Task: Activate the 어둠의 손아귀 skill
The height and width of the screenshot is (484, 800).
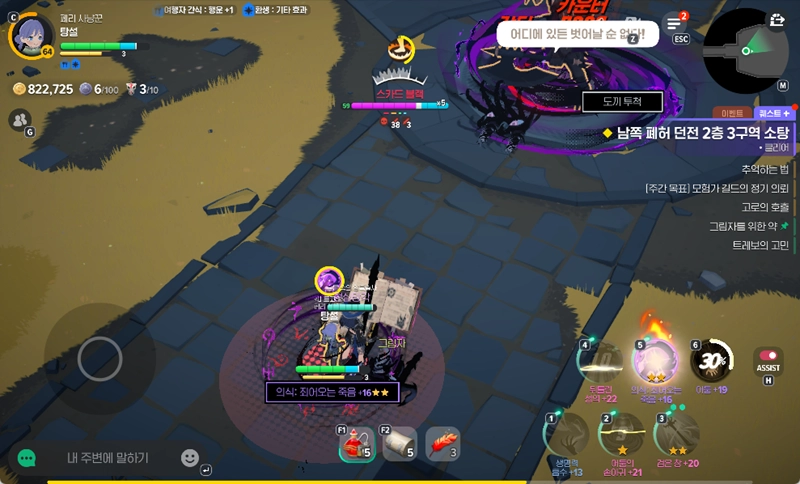Action: pyautogui.click(x=621, y=434)
